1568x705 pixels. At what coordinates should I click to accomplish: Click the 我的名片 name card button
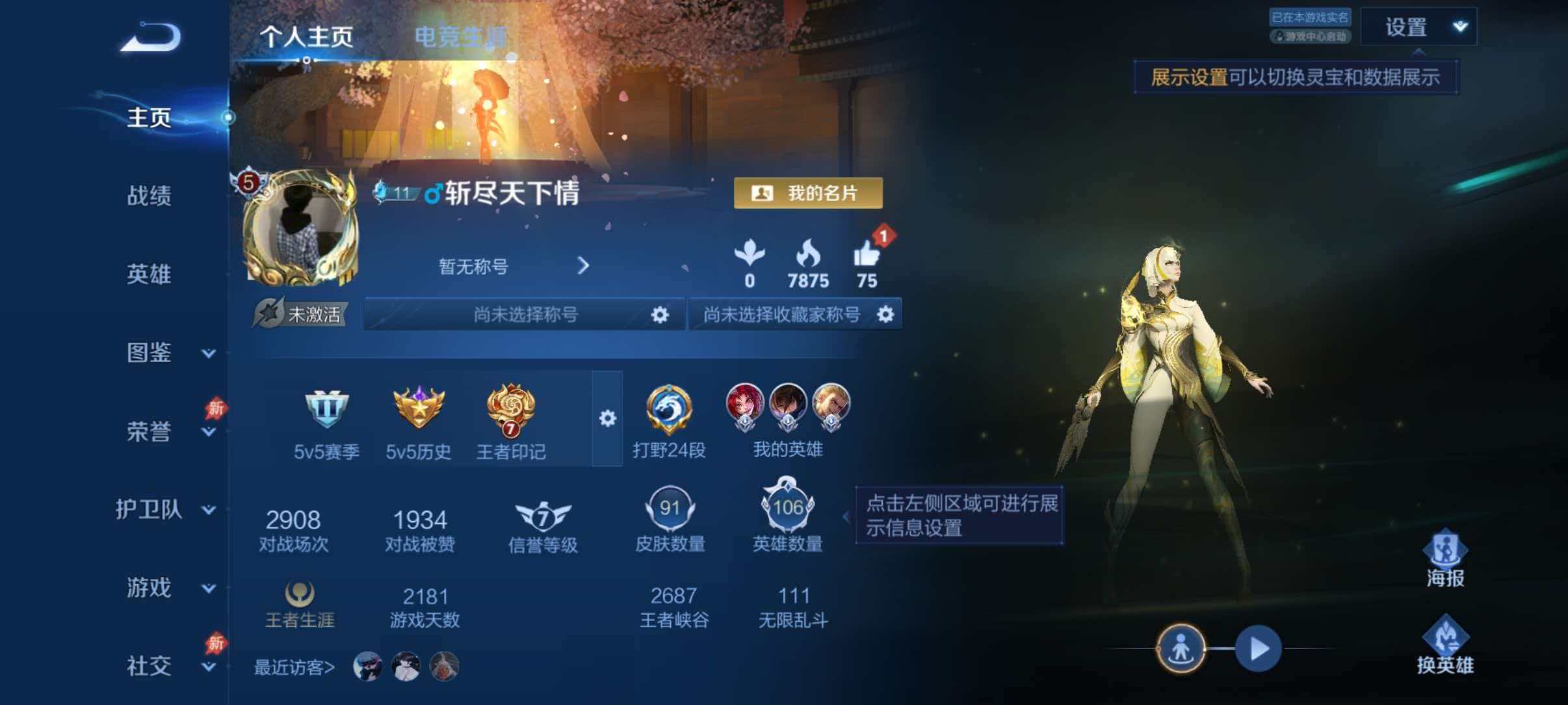coord(808,193)
